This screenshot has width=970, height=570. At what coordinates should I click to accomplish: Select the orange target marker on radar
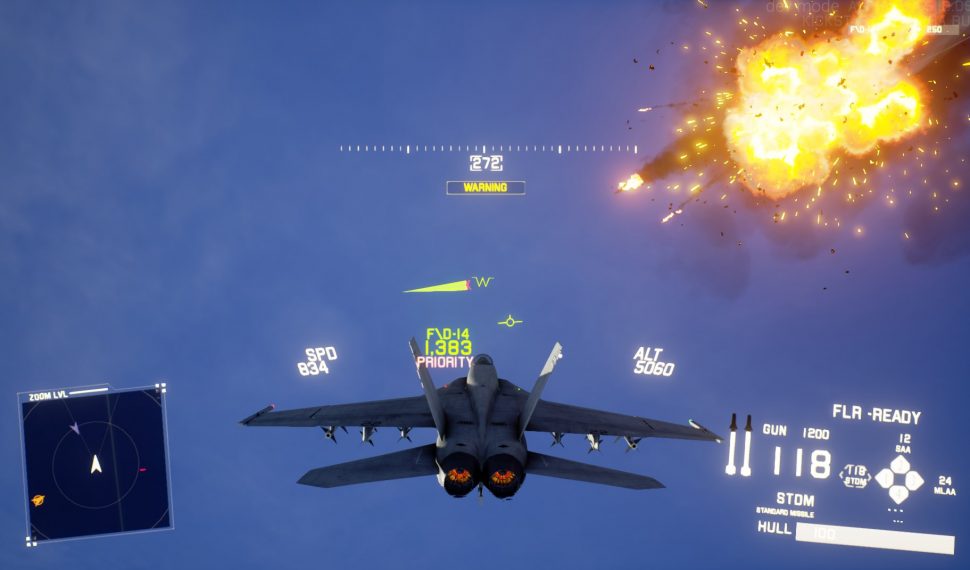(x=38, y=500)
